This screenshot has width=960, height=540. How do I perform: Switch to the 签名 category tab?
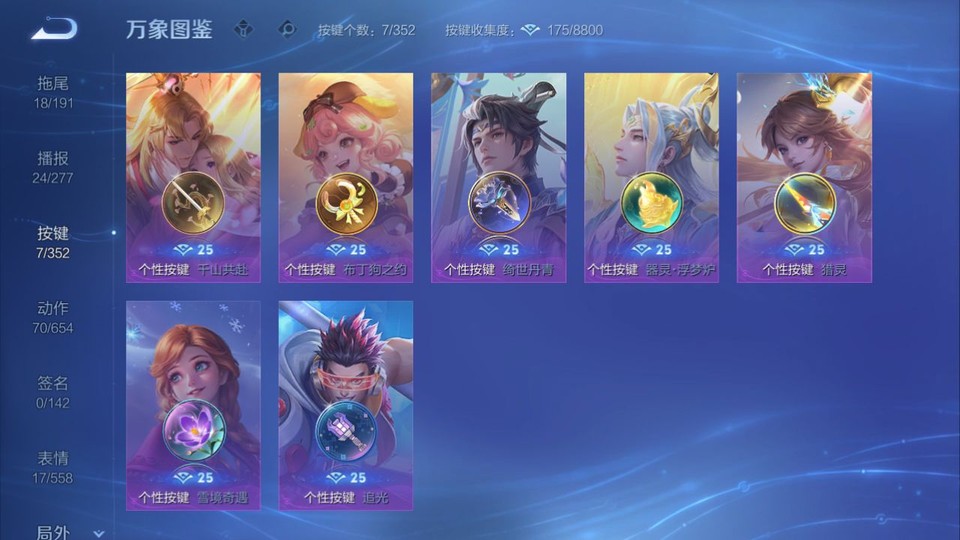coord(53,392)
